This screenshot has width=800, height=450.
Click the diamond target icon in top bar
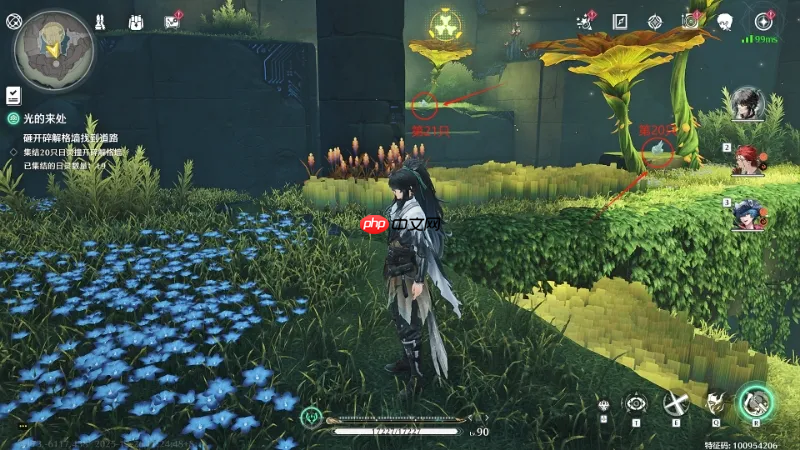[654, 21]
